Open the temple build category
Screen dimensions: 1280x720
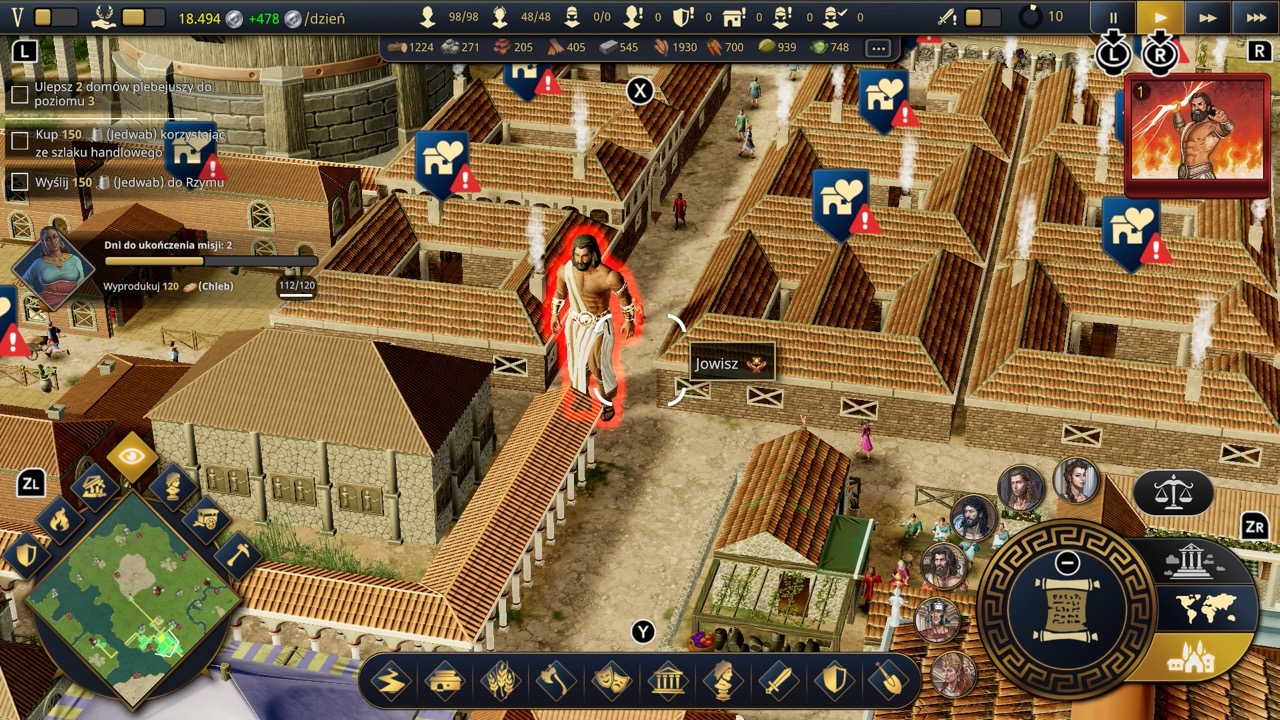click(x=667, y=682)
